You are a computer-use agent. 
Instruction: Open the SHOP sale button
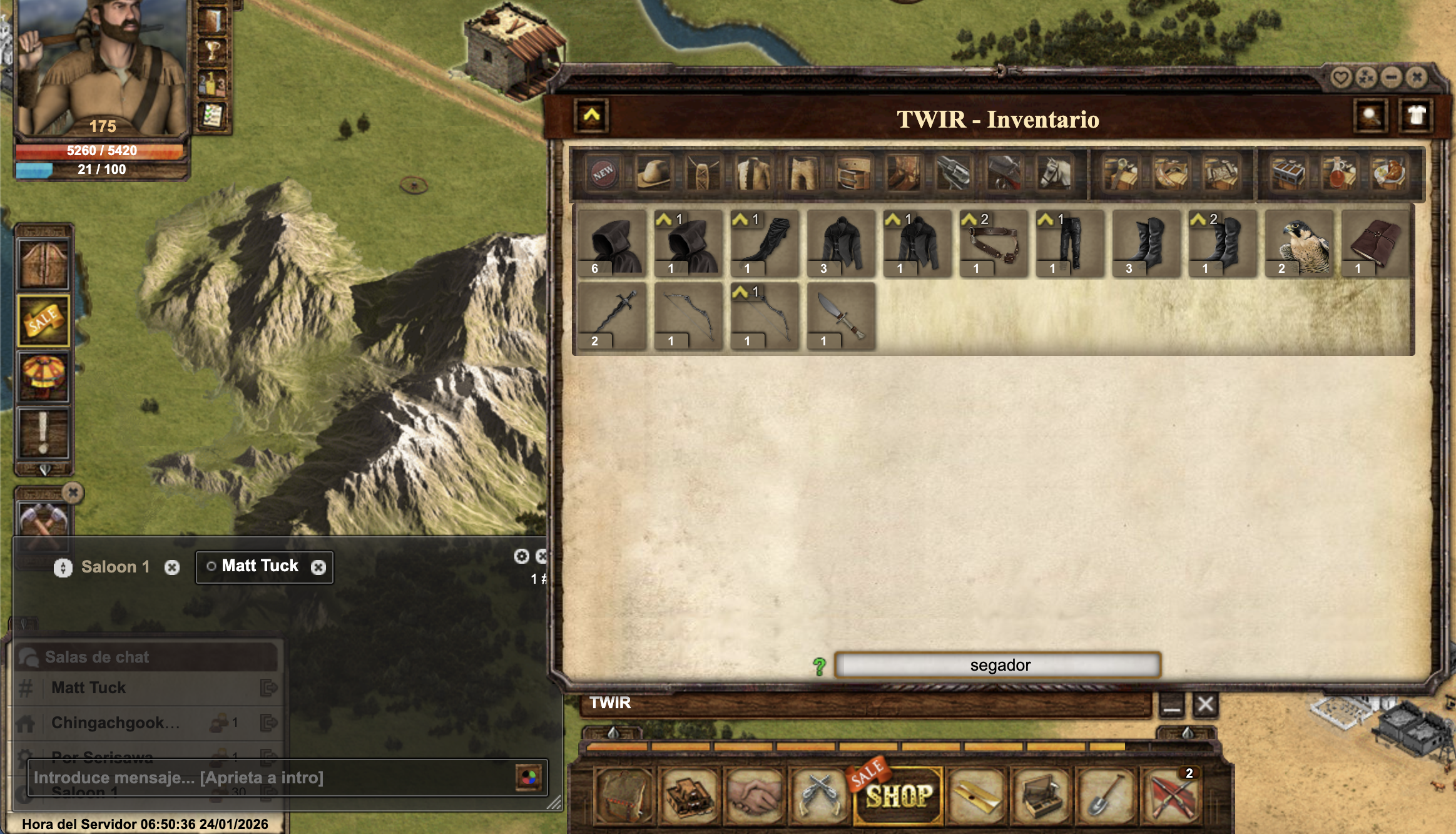click(898, 795)
